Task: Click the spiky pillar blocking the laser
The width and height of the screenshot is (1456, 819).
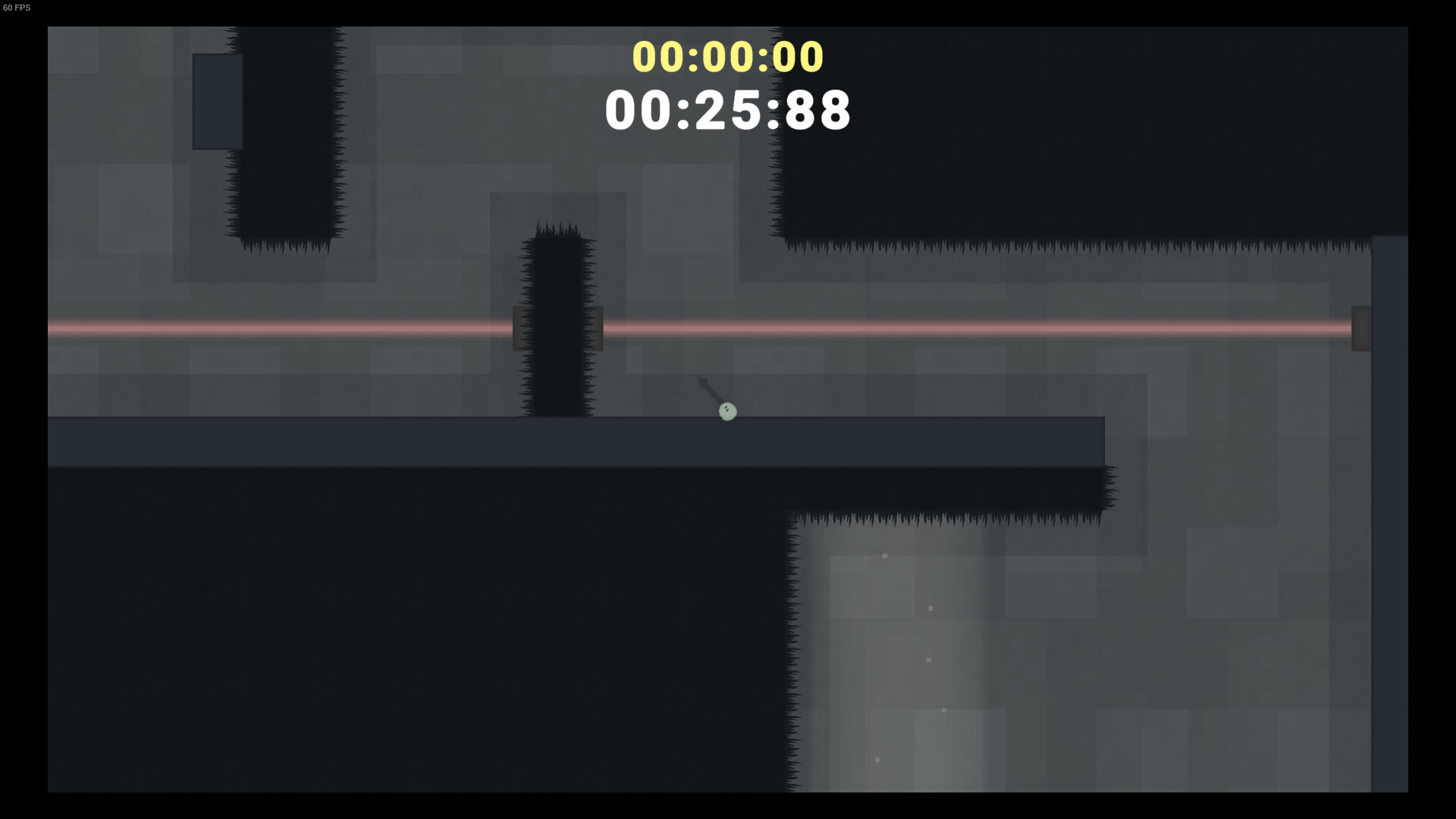Action: click(x=557, y=318)
